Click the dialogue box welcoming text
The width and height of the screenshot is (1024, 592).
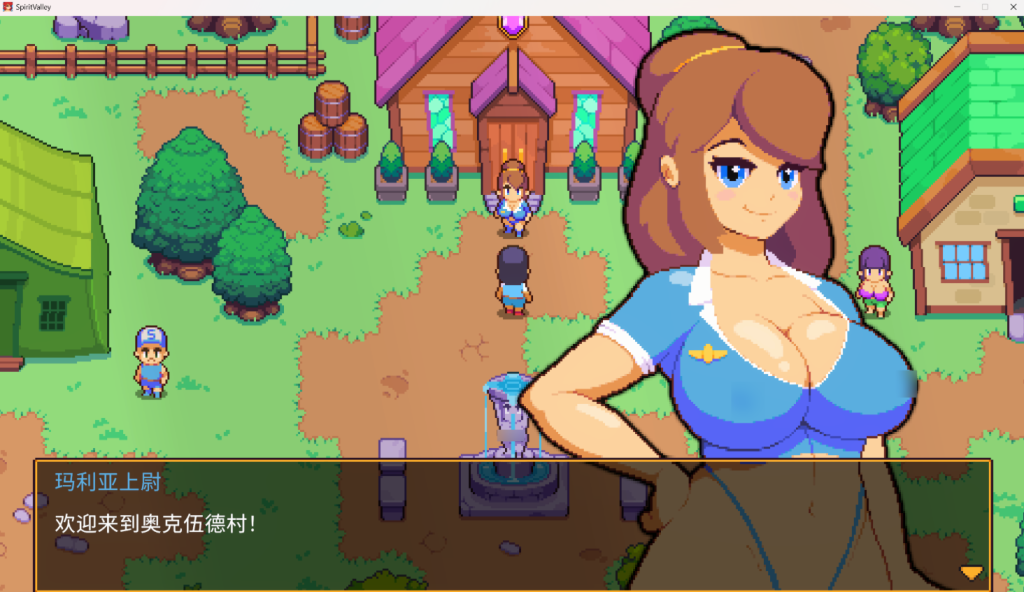click(x=155, y=522)
